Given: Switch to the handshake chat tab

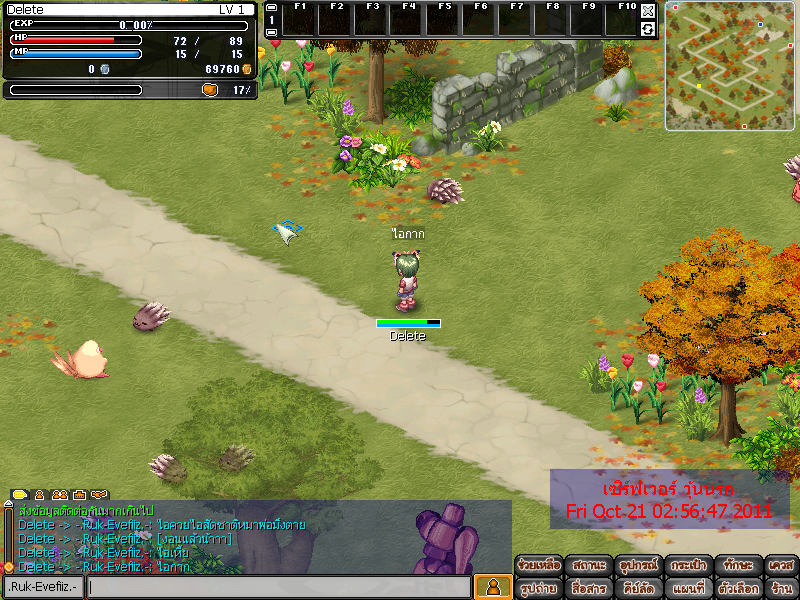Looking at the screenshot, I should (x=98, y=494).
